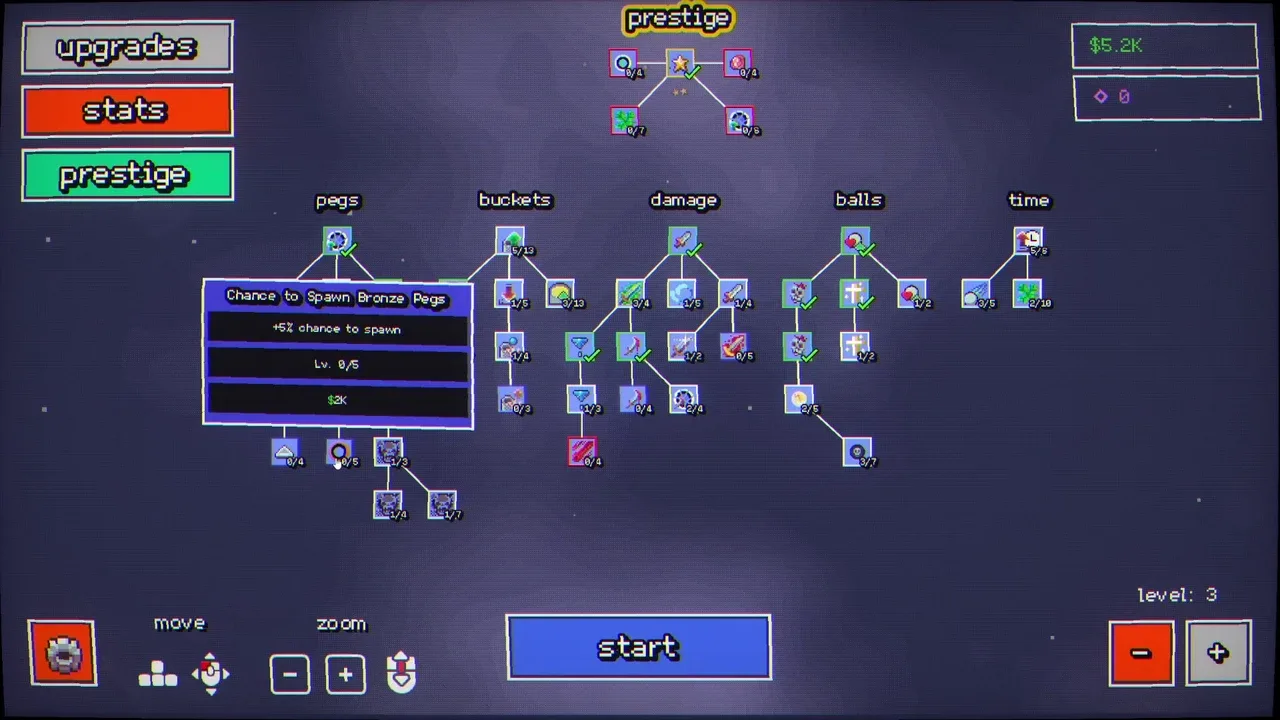Switch to the stats tab
The height and width of the screenshot is (720, 1280).
pos(127,110)
